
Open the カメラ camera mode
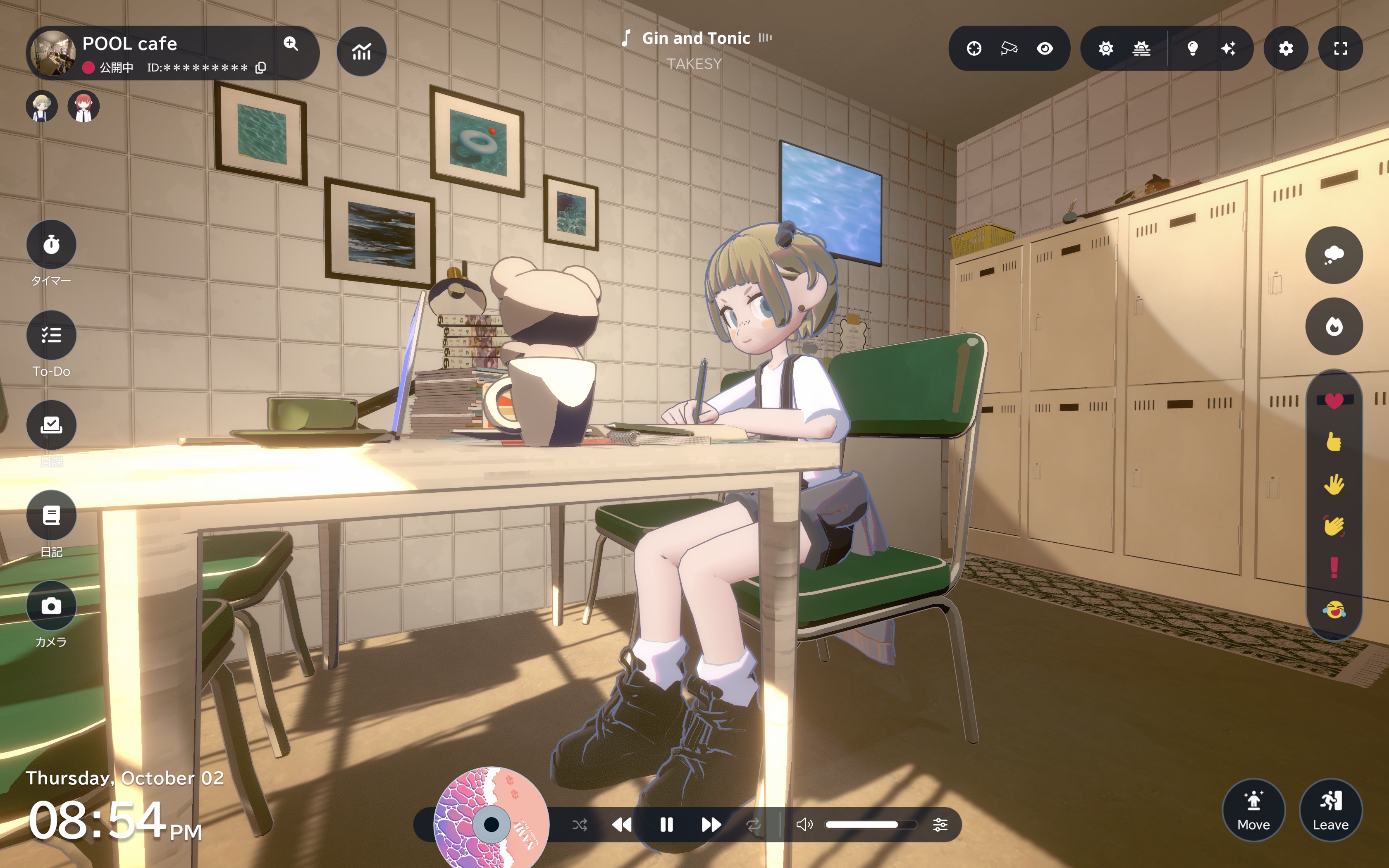coord(51,606)
